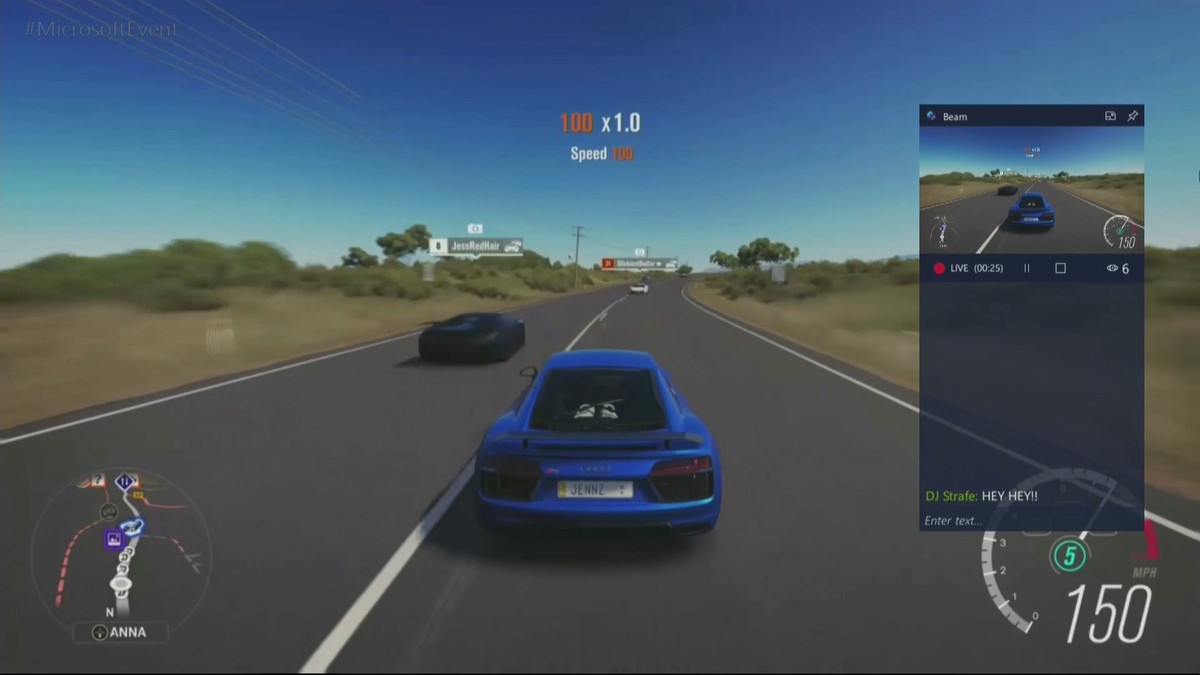Image resolution: width=1200 pixels, height=675 pixels.
Task: Select the JessRedHair player name tag
Action: click(476, 245)
